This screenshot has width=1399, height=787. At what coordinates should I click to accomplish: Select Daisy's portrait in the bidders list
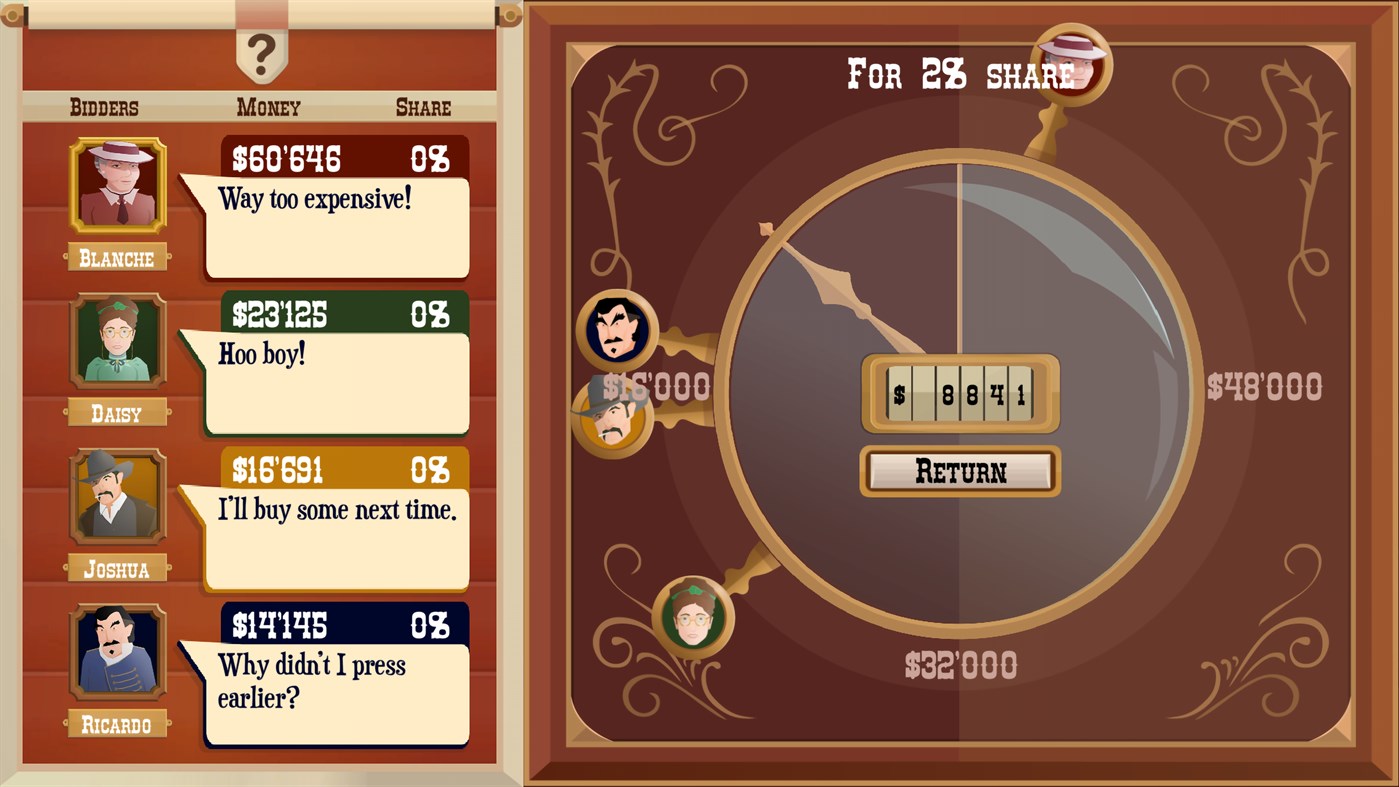[x=117, y=342]
